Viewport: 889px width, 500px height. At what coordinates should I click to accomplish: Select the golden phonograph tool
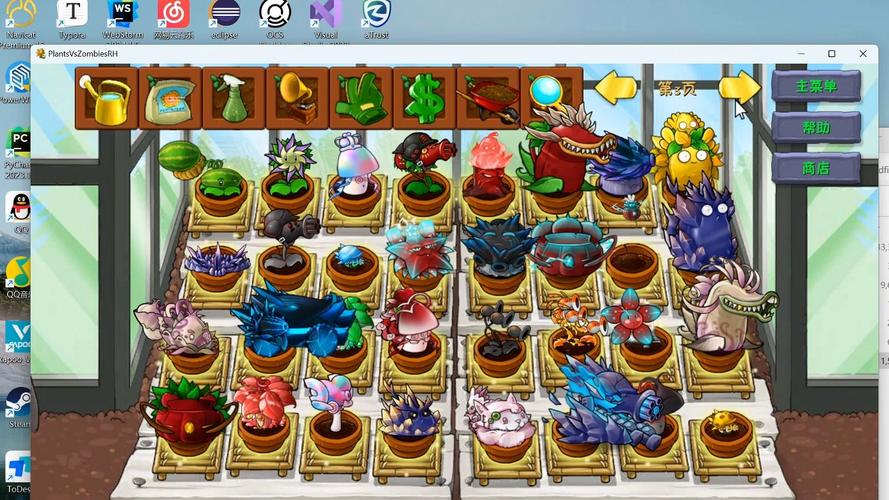296,98
